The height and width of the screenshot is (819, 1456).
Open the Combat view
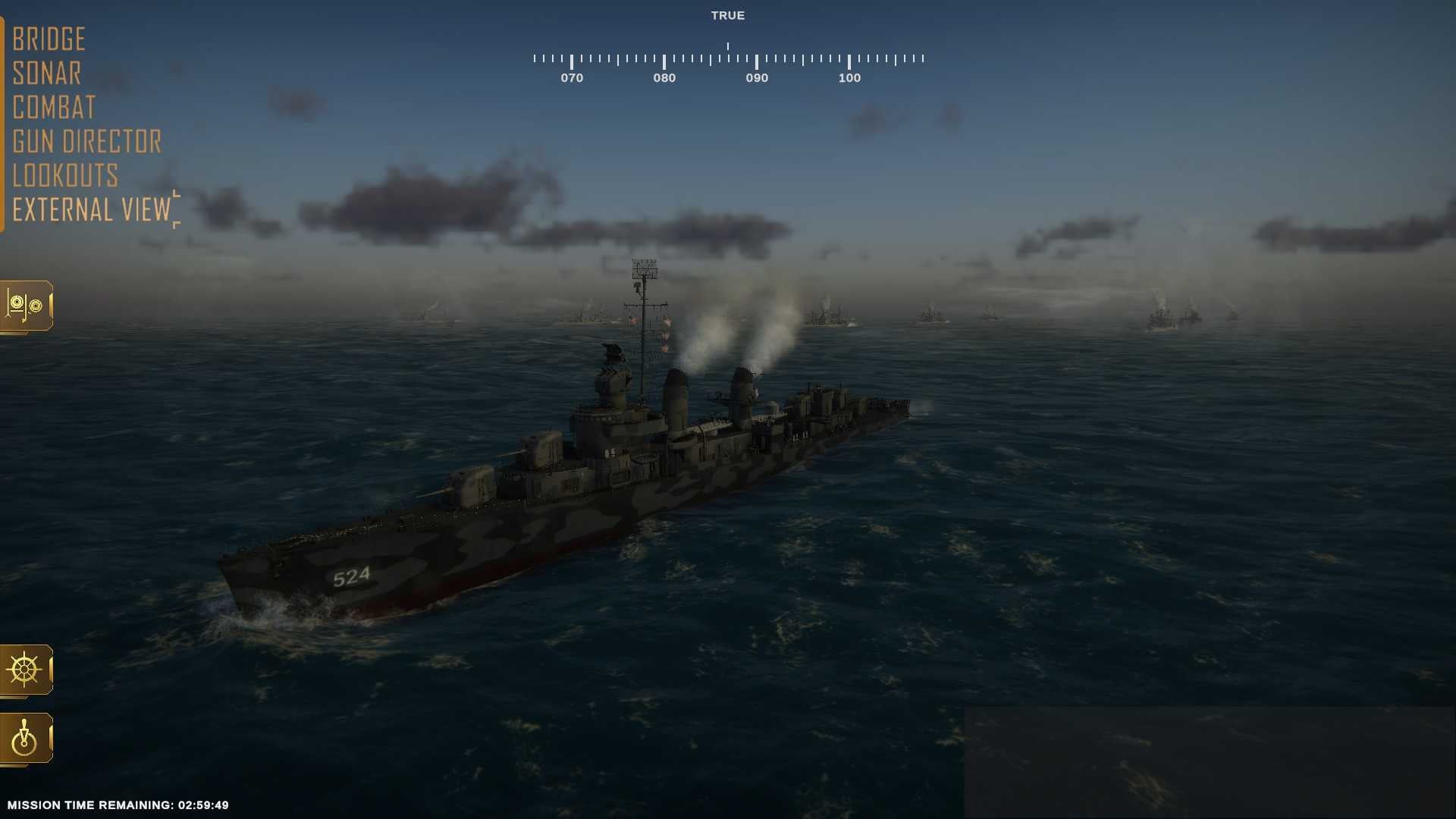click(53, 107)
